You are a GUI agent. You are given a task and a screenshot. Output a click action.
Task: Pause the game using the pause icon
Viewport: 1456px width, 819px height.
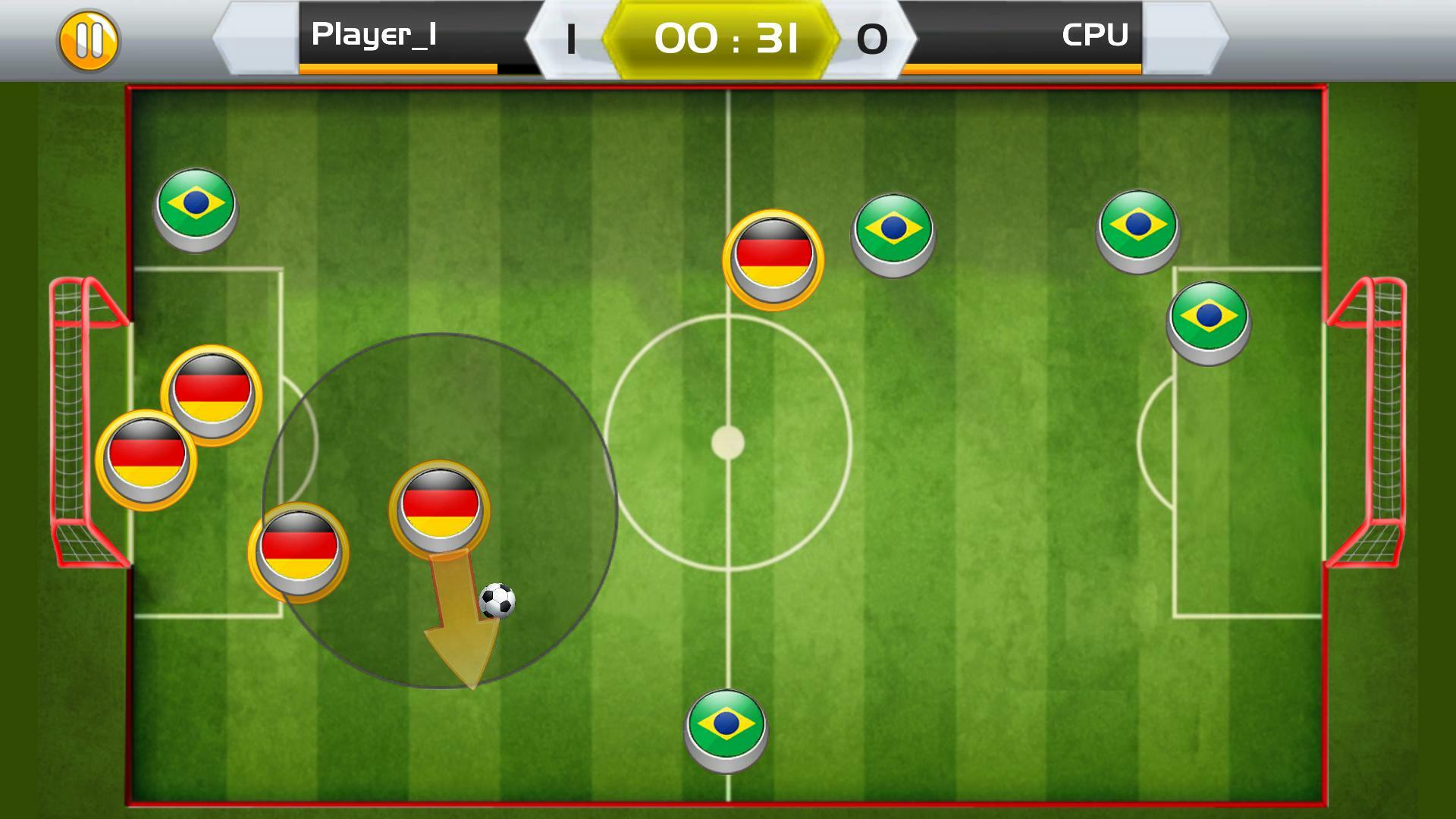click(89, 38)
